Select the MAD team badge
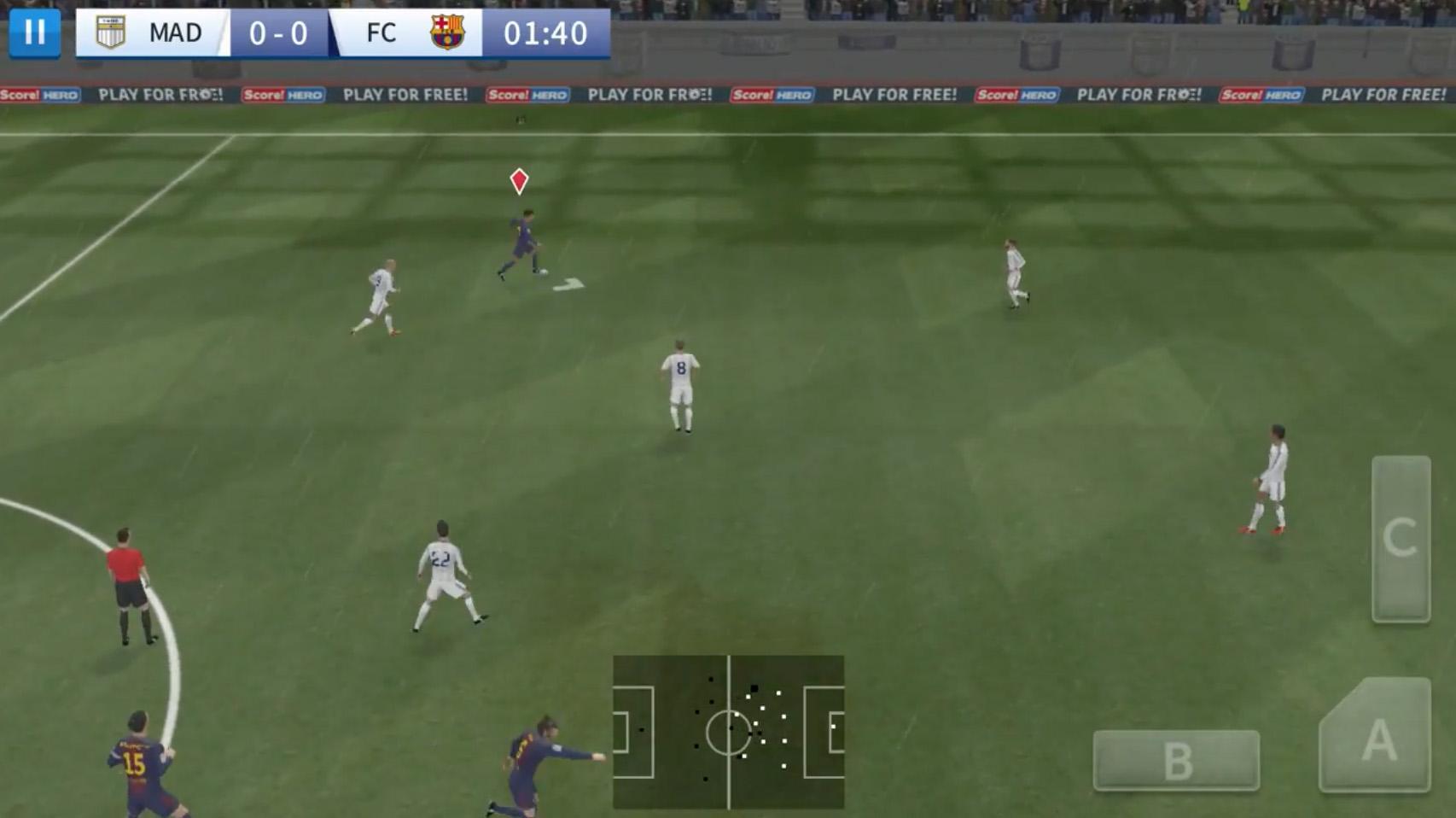The width and height of the screenshot is (1456, 818). 110,33
